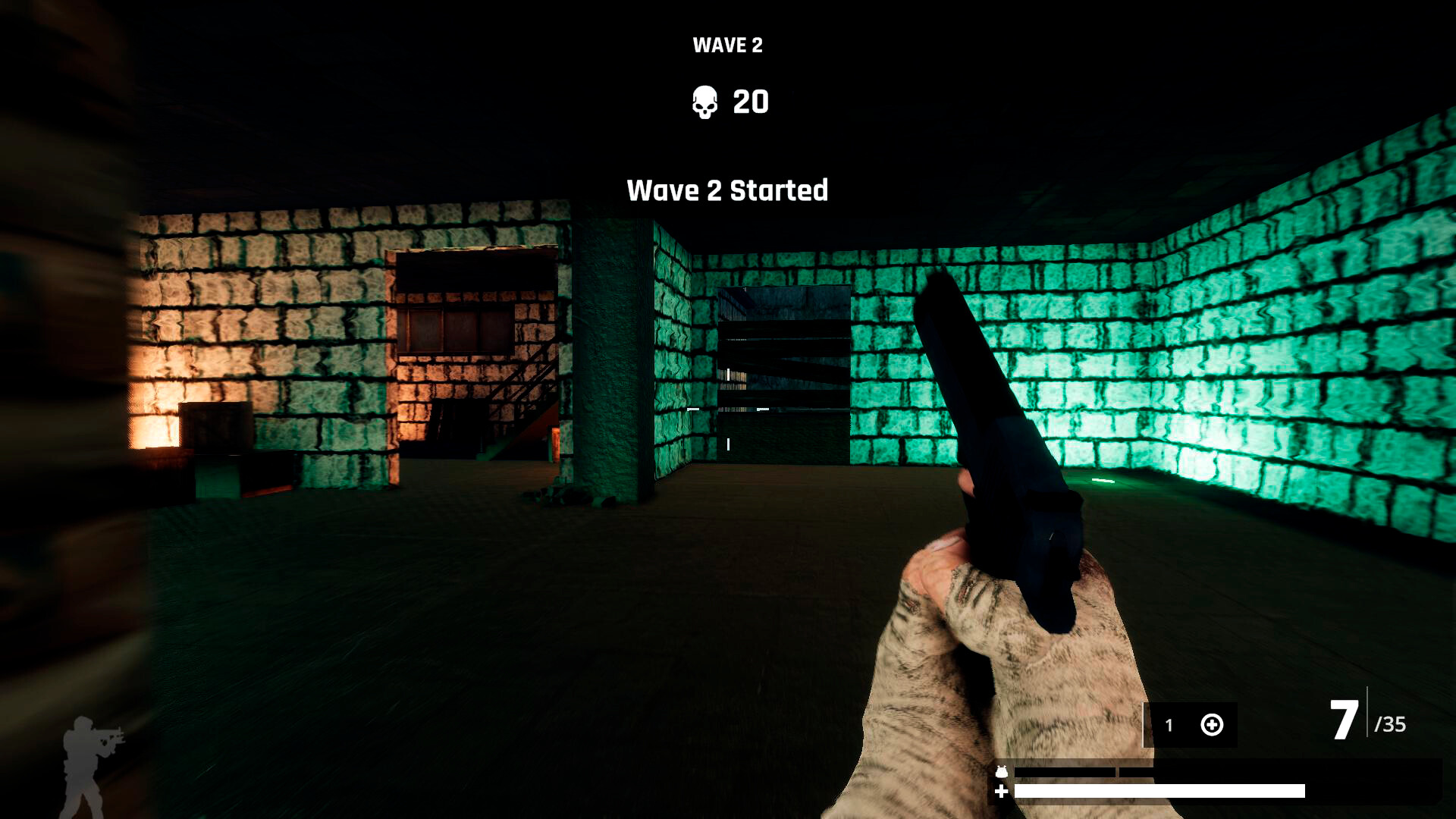The height and width of the screenshot is (819, 1456).
Task: Select the WAVE 2 header text
Action: (727, 45)
